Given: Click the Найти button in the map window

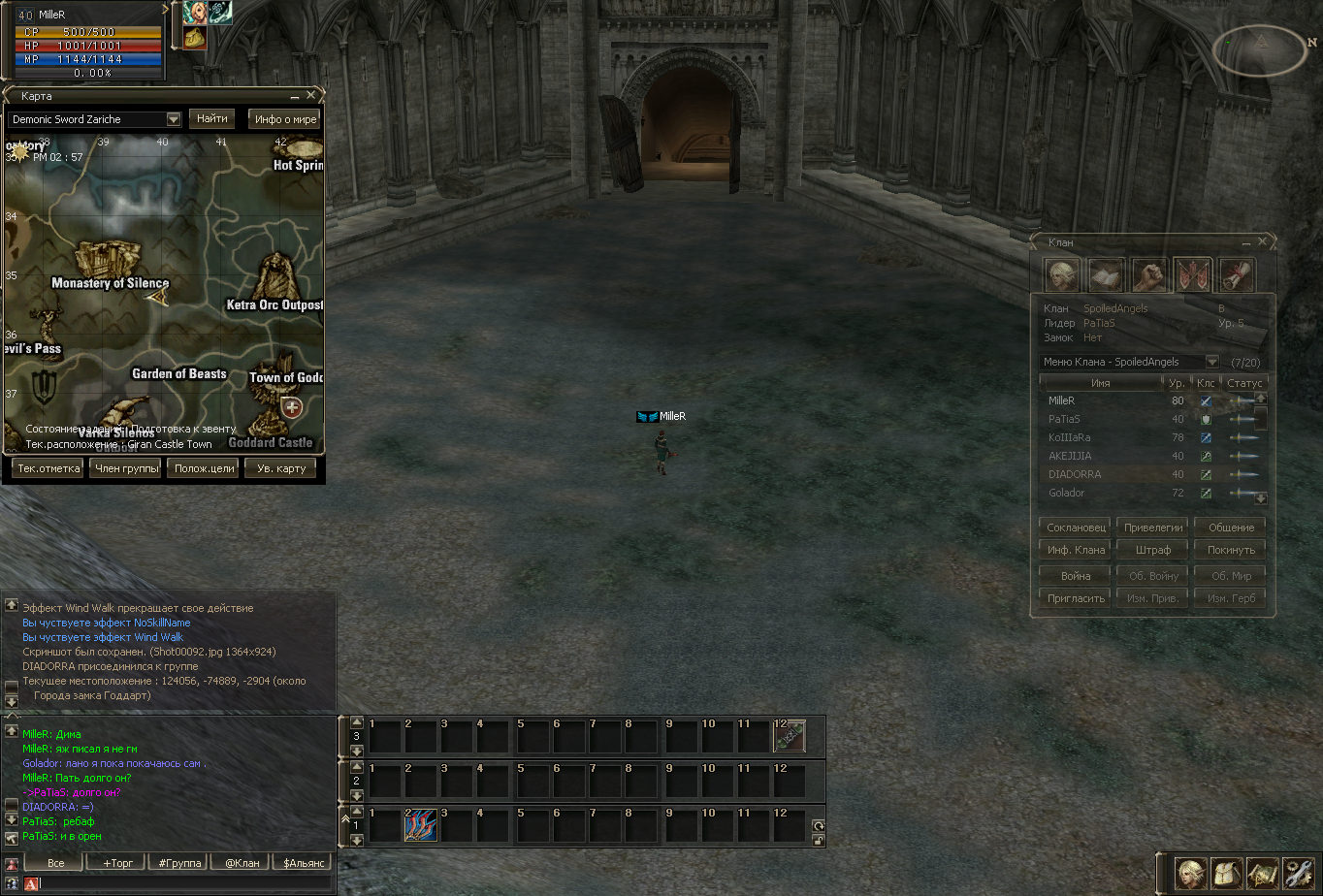Looking at the screenshot, I should coord(211,119).
